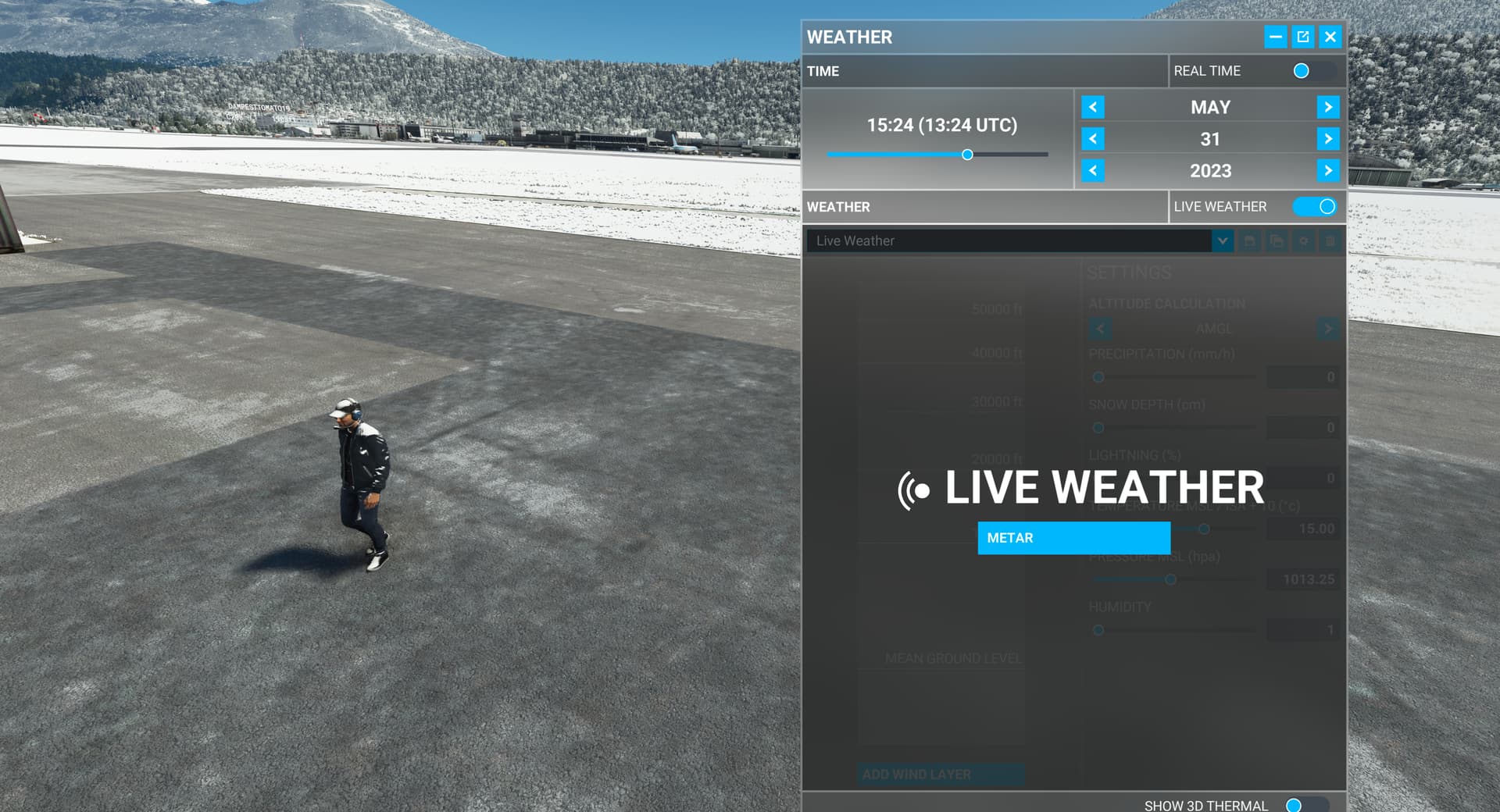Viewport: 1500px width, 812px height.
Task: Delete the selected weather preset
Action: (x=1330, y=240)
